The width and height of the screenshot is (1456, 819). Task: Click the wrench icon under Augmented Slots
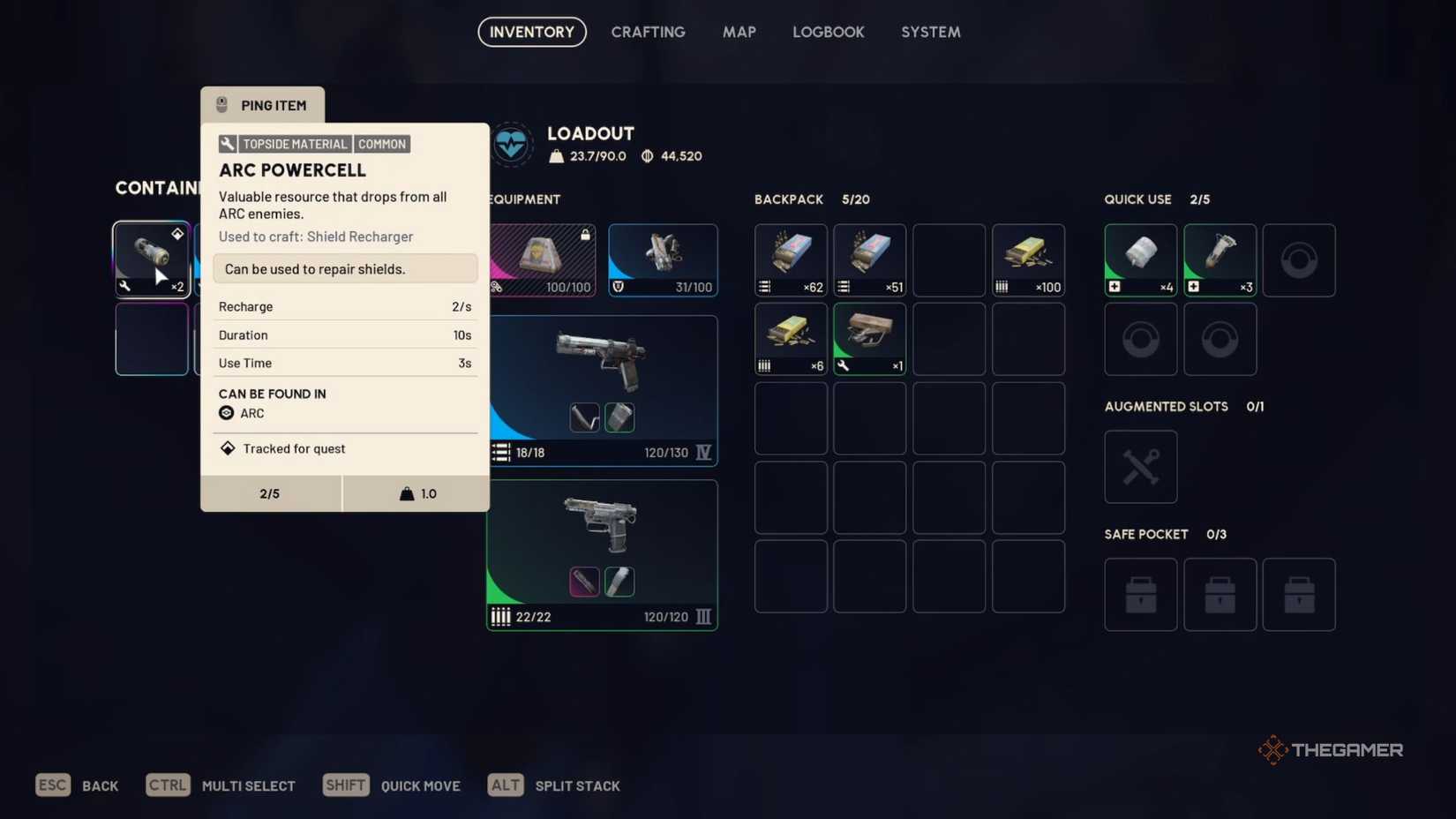click(x=1139, y=466)
